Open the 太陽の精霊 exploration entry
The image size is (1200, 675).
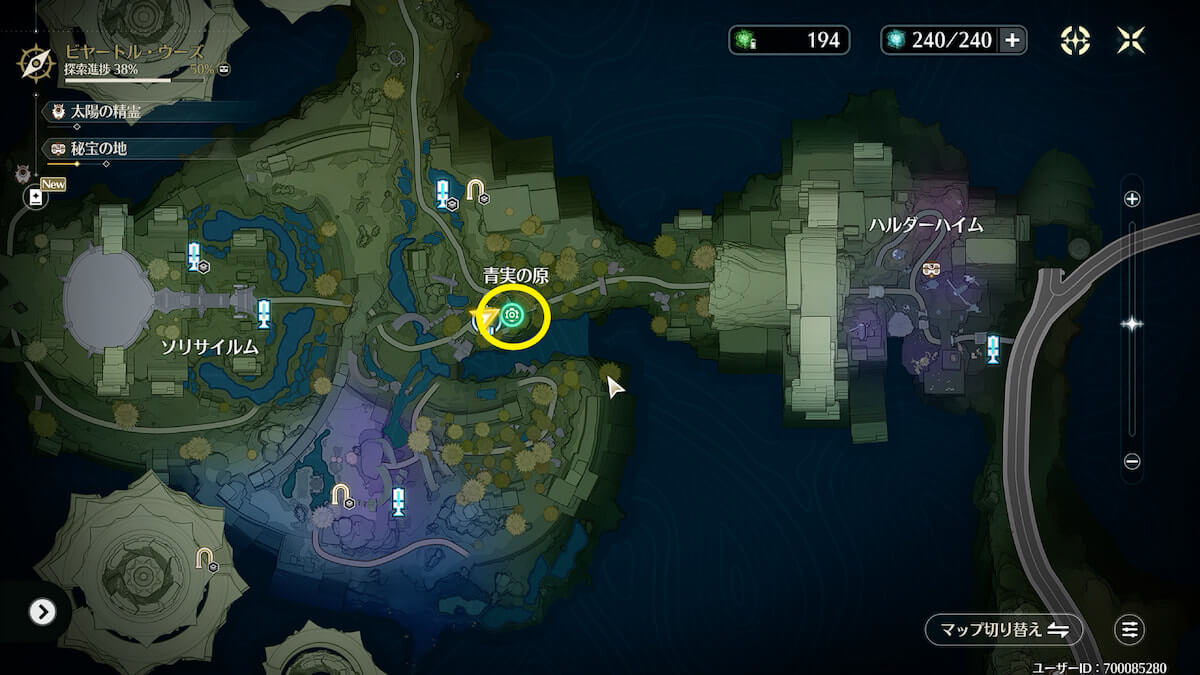click(x=105, y=112)
